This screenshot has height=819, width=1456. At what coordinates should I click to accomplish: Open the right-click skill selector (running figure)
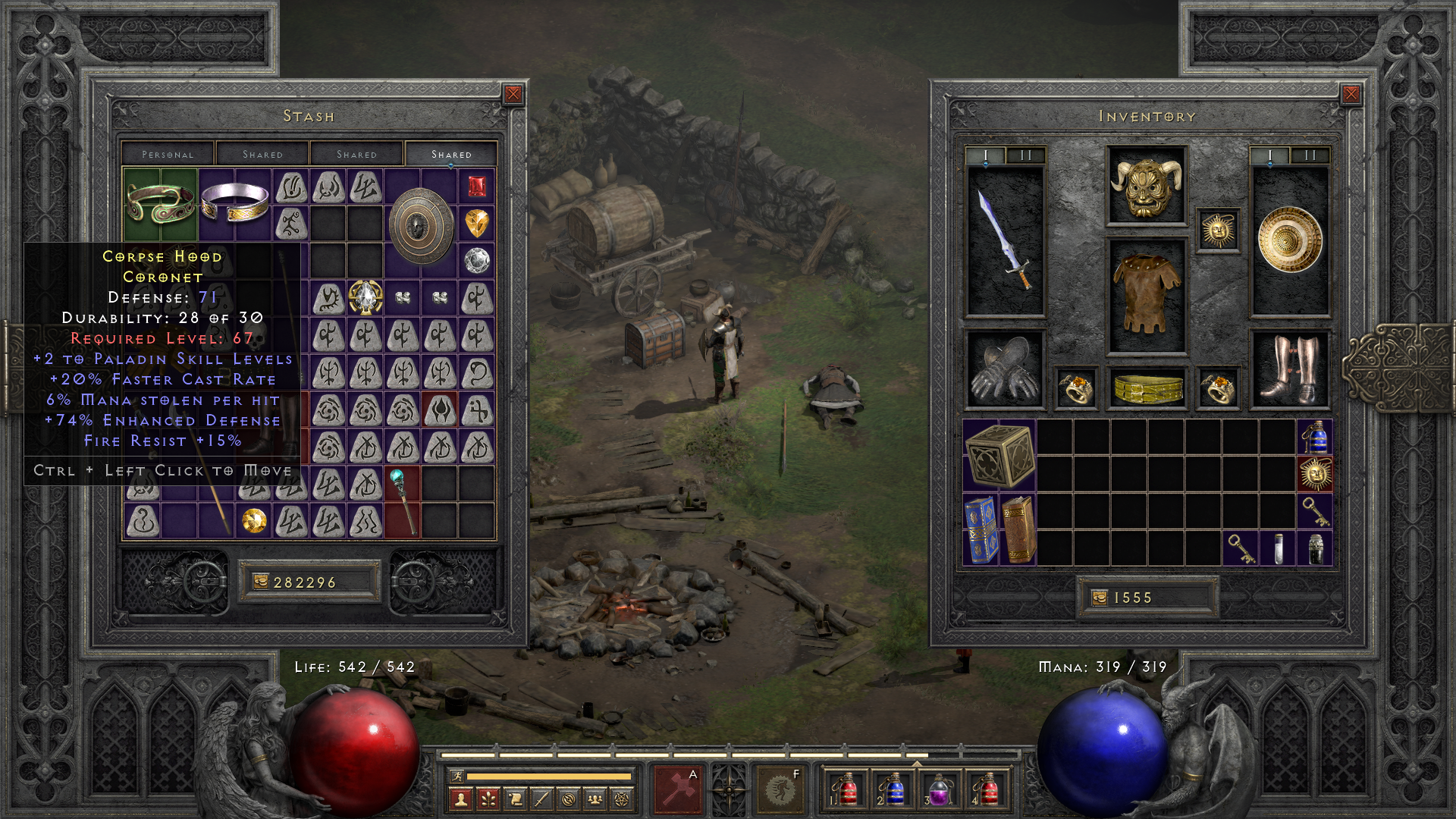pos(780,789)
